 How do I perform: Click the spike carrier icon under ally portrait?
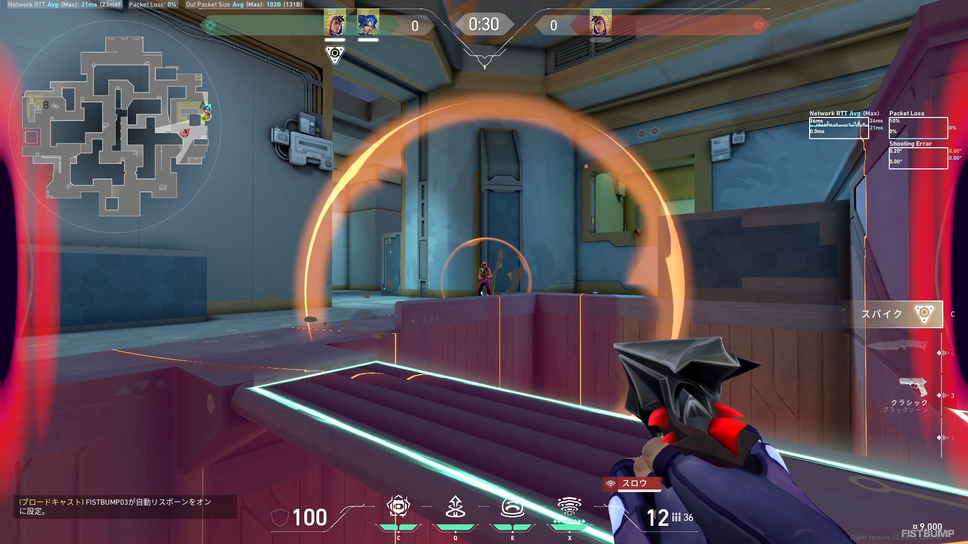[335, 54]
